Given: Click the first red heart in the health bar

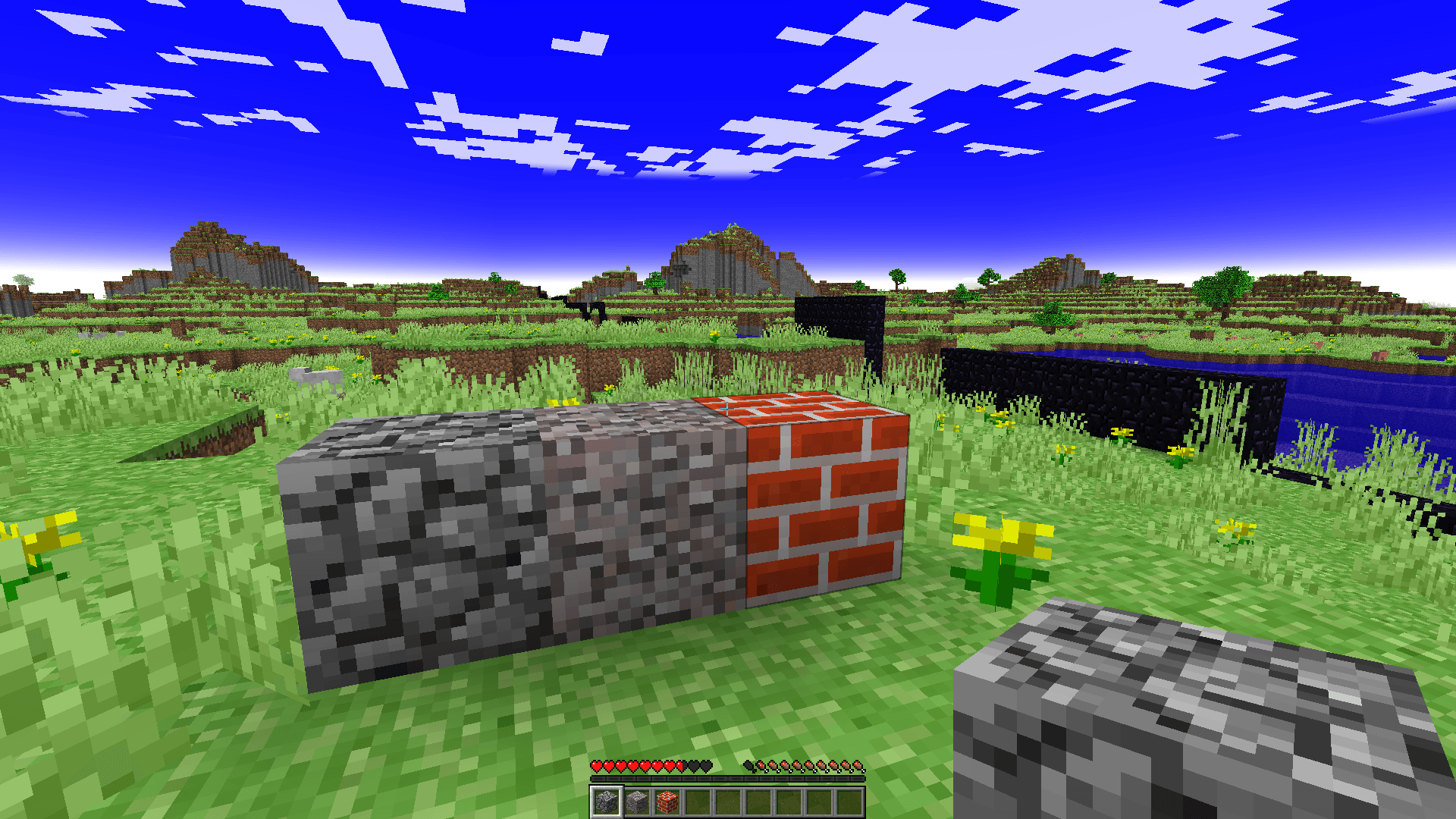Looking at the screenshot, I should pyautogui.click(x=598, y=766).
